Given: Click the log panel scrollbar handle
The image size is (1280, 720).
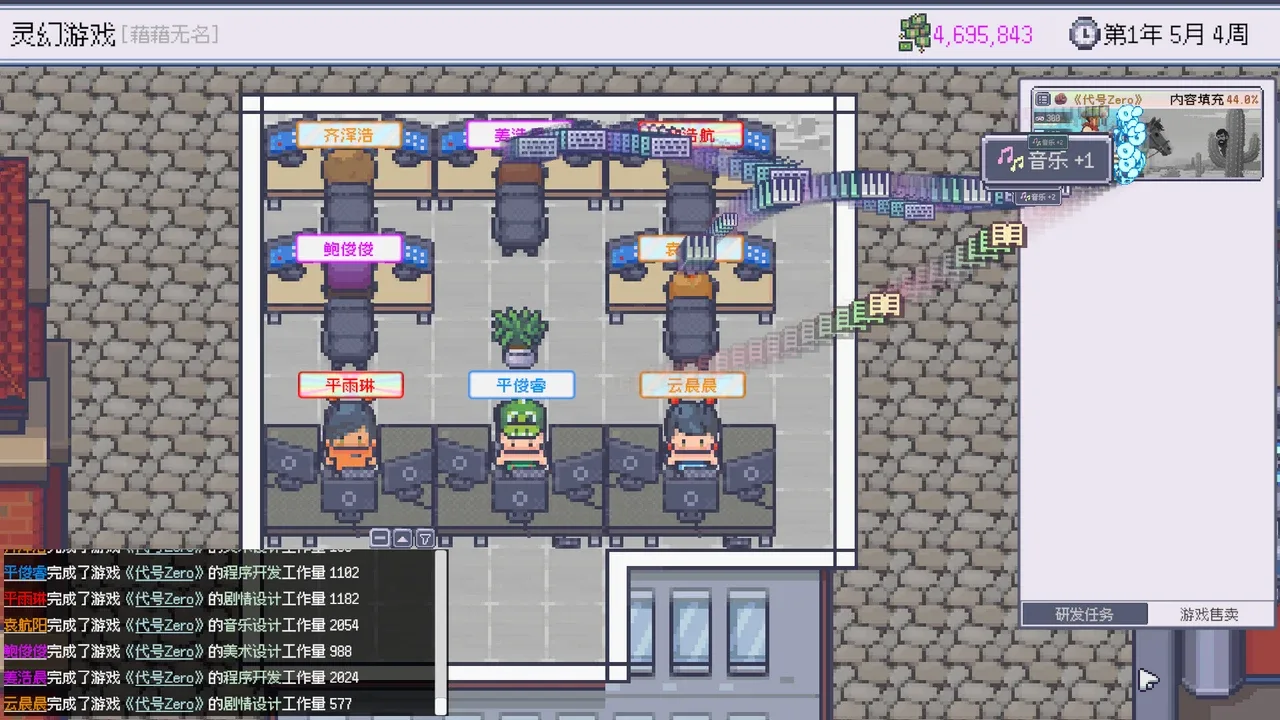Looking at the screenshot, I should [440, 705].
